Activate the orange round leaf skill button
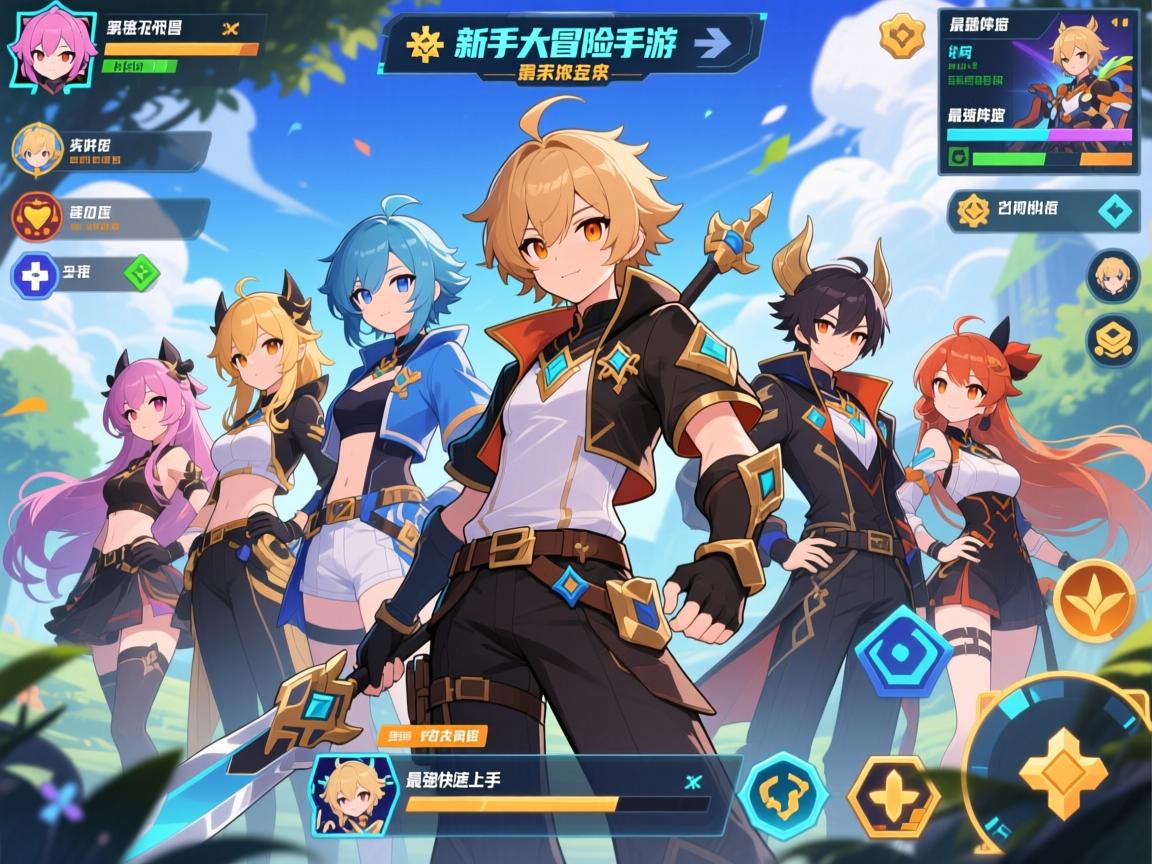This screenshot has width=1152, height=864. pyautogui.click(x=1093, y=600)
